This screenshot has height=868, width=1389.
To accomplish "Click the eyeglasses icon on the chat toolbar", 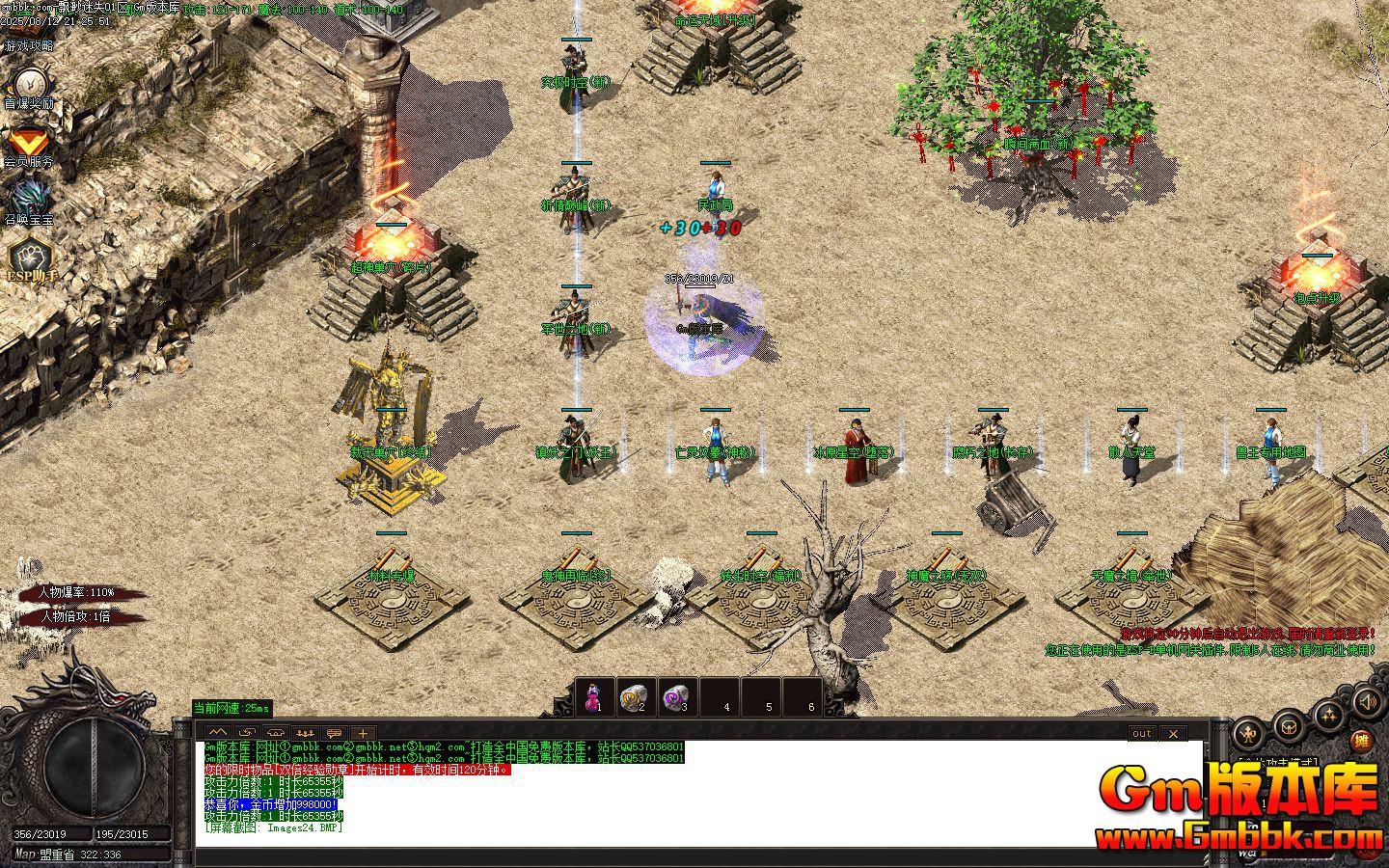I will pyautogui.click(x=275, y=732).
